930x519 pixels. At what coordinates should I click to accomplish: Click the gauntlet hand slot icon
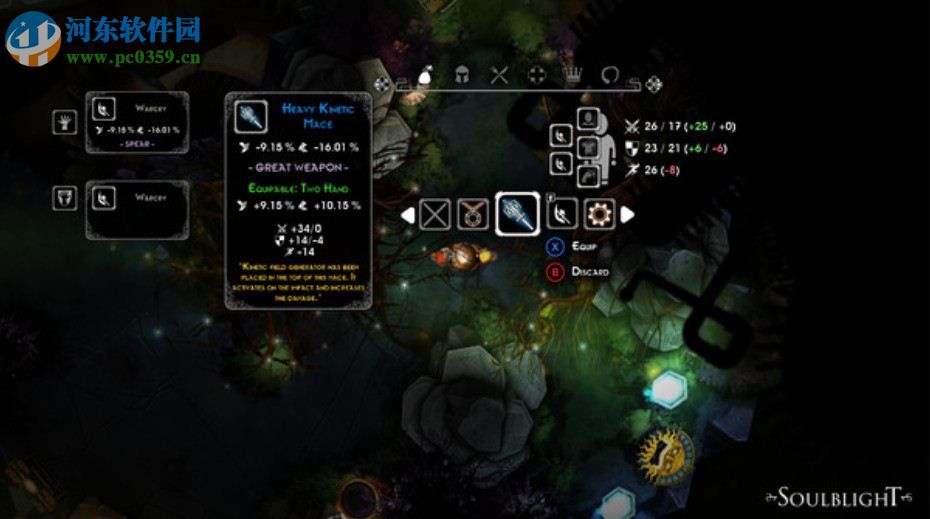65,123
